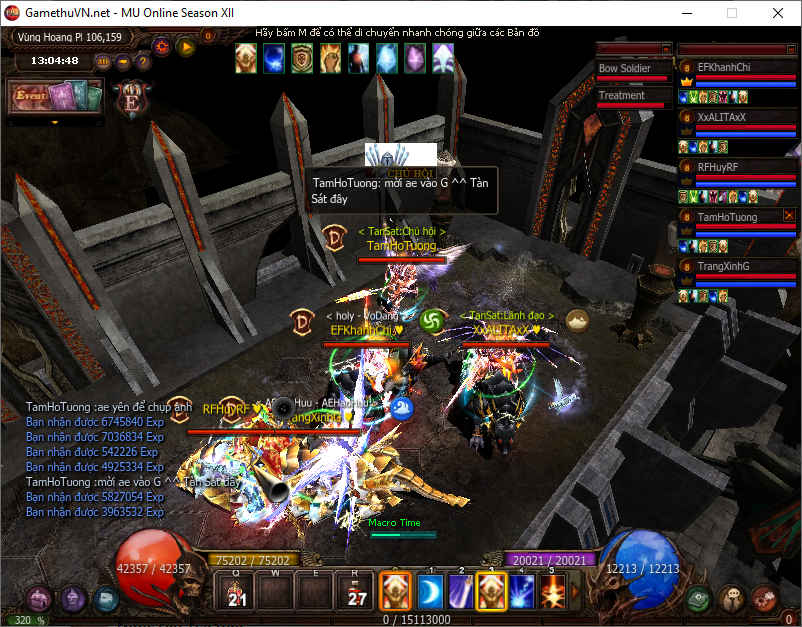
Task: Open the question mark help button
Action: tap(143, 61)
